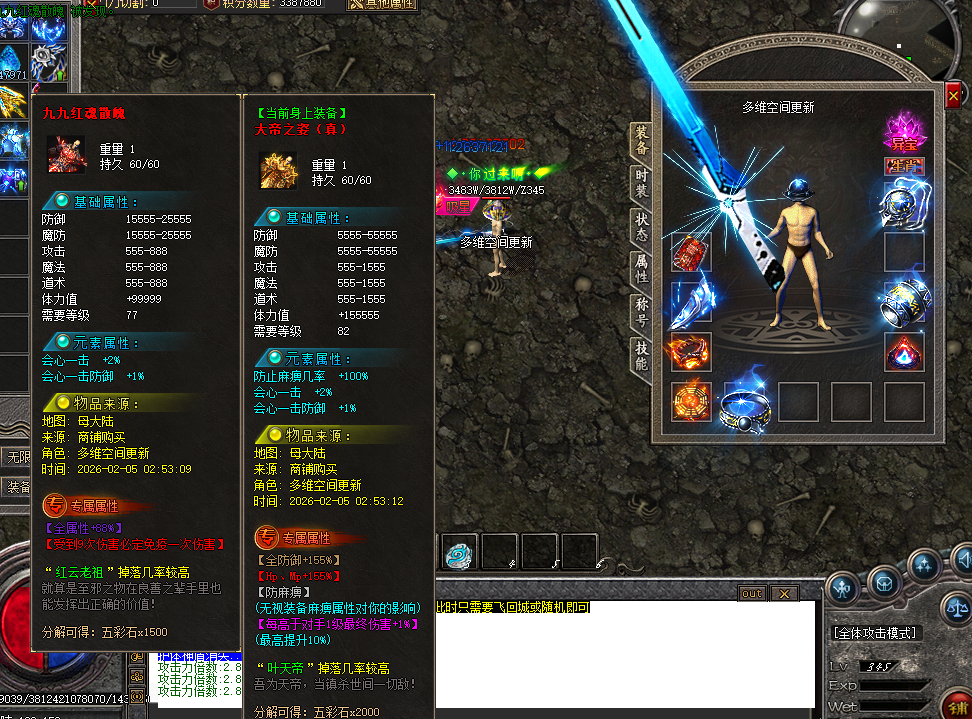This screenshot has height=719, width=972.
Task: Select the 装备 tab
Action: pos(641,141)
